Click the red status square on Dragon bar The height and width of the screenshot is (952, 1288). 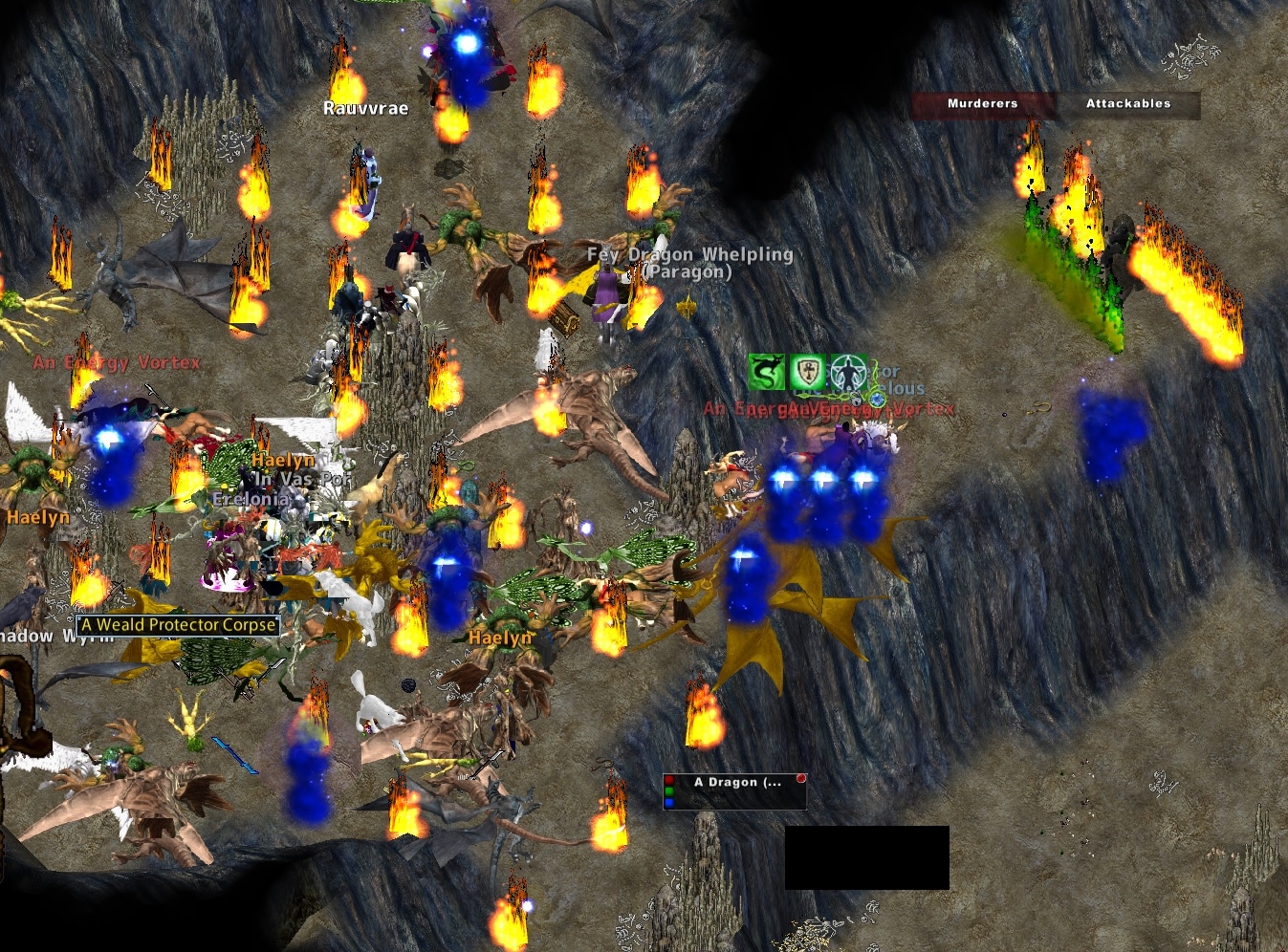pos(669,780)
